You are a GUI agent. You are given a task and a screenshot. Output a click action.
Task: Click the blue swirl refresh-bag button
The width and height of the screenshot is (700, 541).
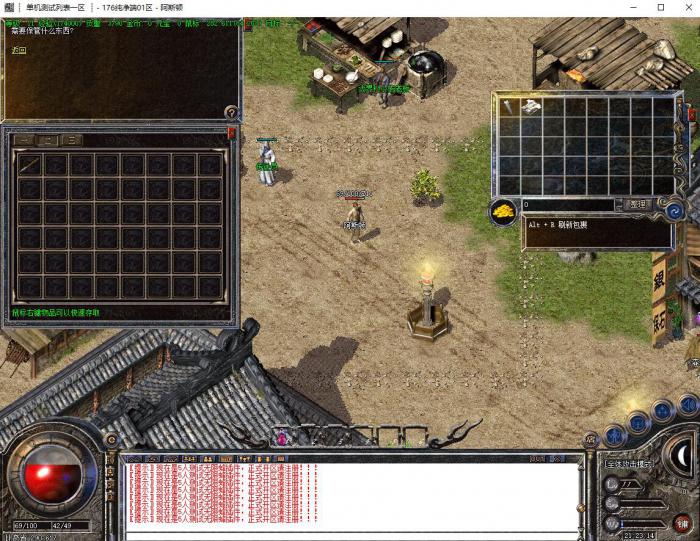pos(674,210)
